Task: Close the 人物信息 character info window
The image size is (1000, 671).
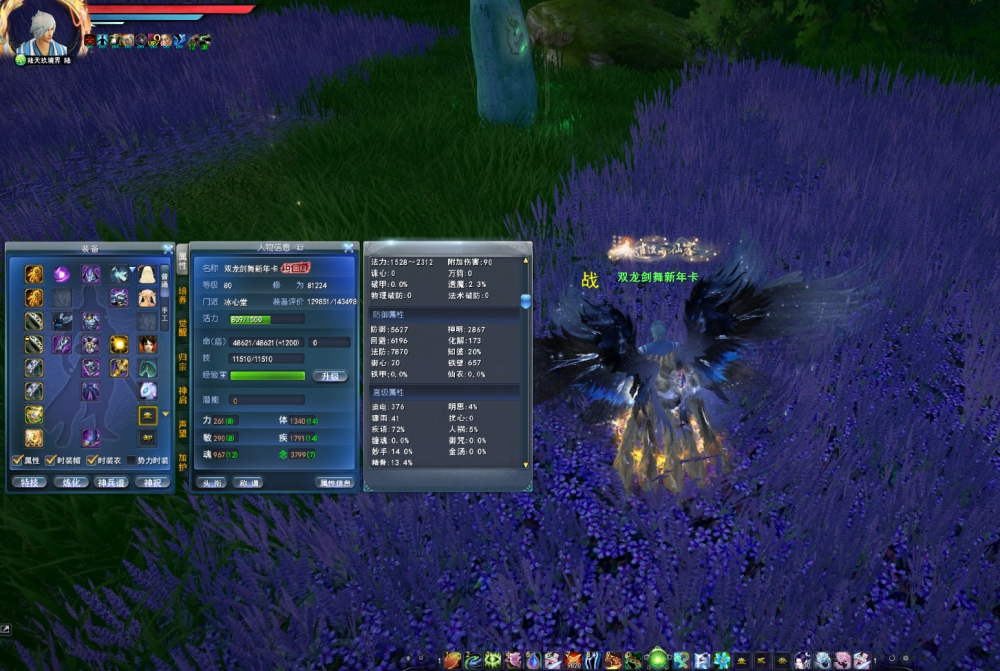Action: pos(348,248)
